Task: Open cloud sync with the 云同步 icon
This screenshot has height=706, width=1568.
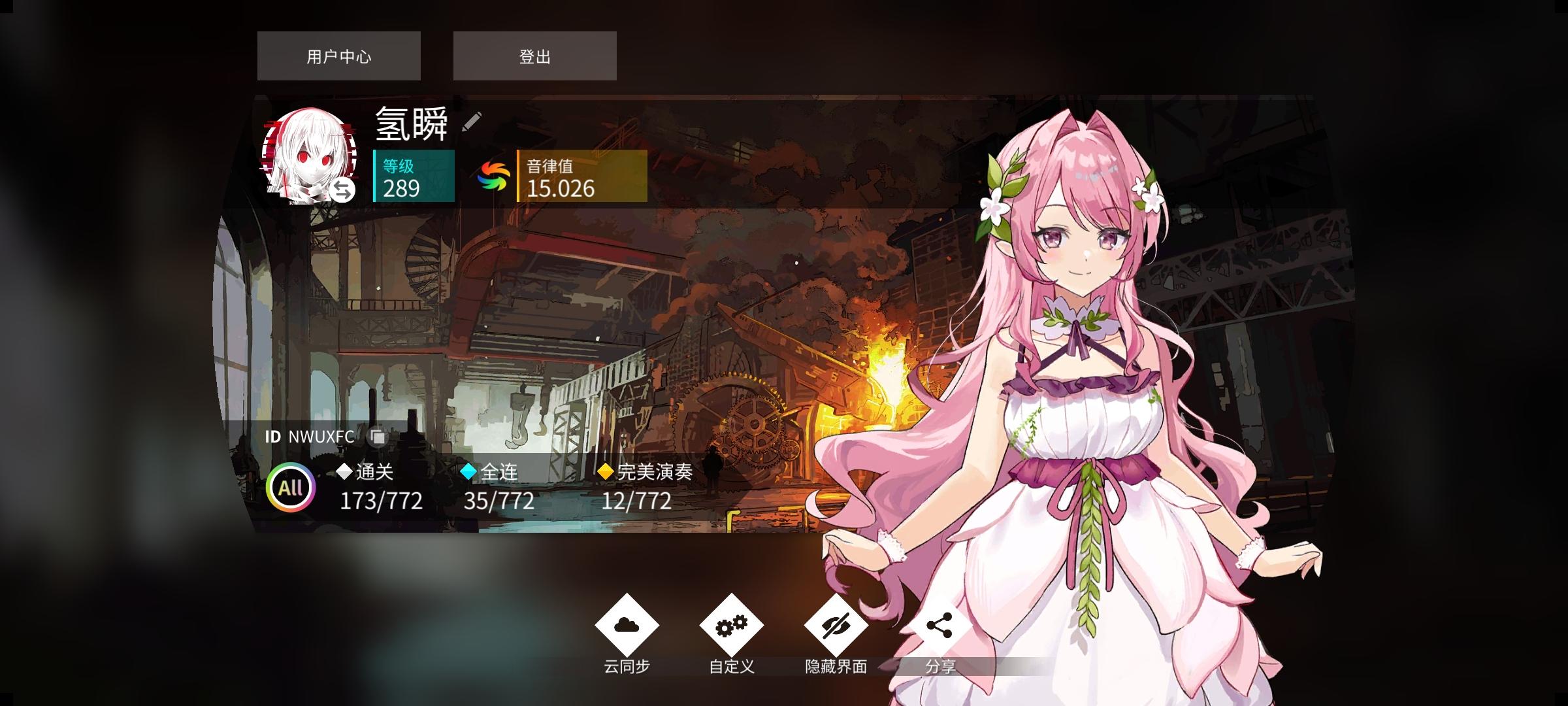Action: point(629,626)
